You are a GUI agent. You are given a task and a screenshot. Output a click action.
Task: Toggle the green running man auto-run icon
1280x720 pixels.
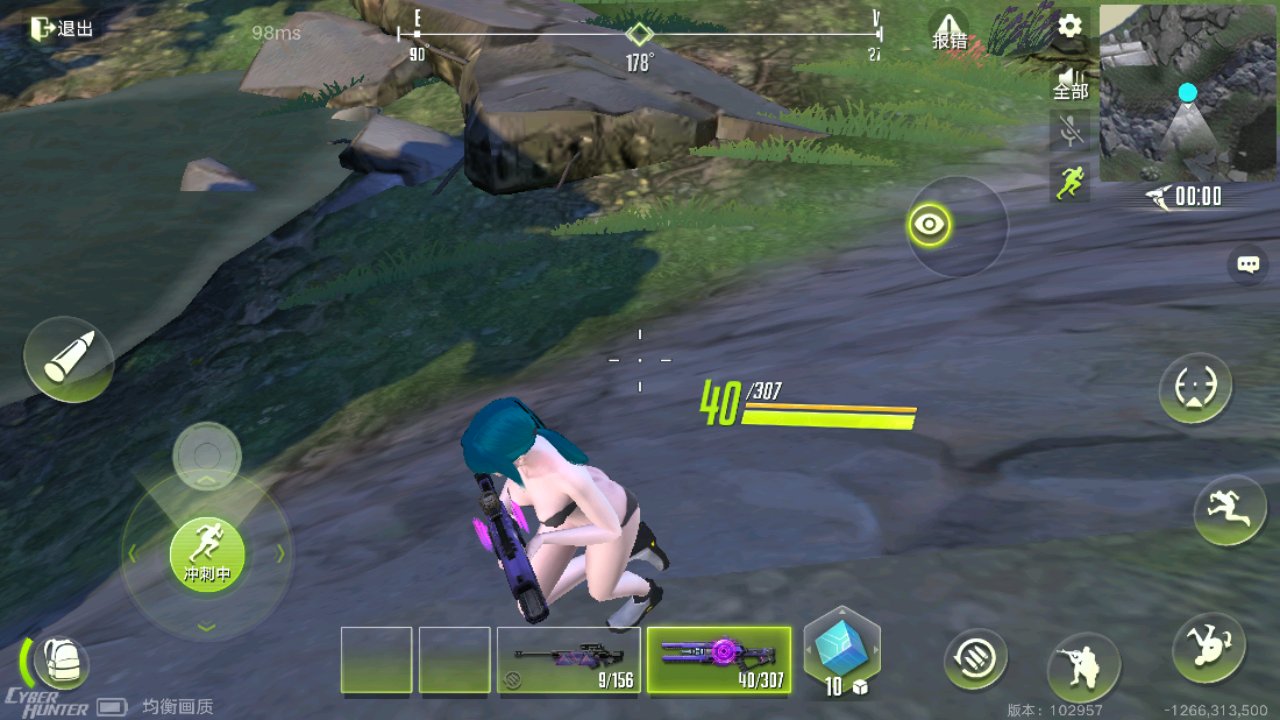coord(1070,182)
